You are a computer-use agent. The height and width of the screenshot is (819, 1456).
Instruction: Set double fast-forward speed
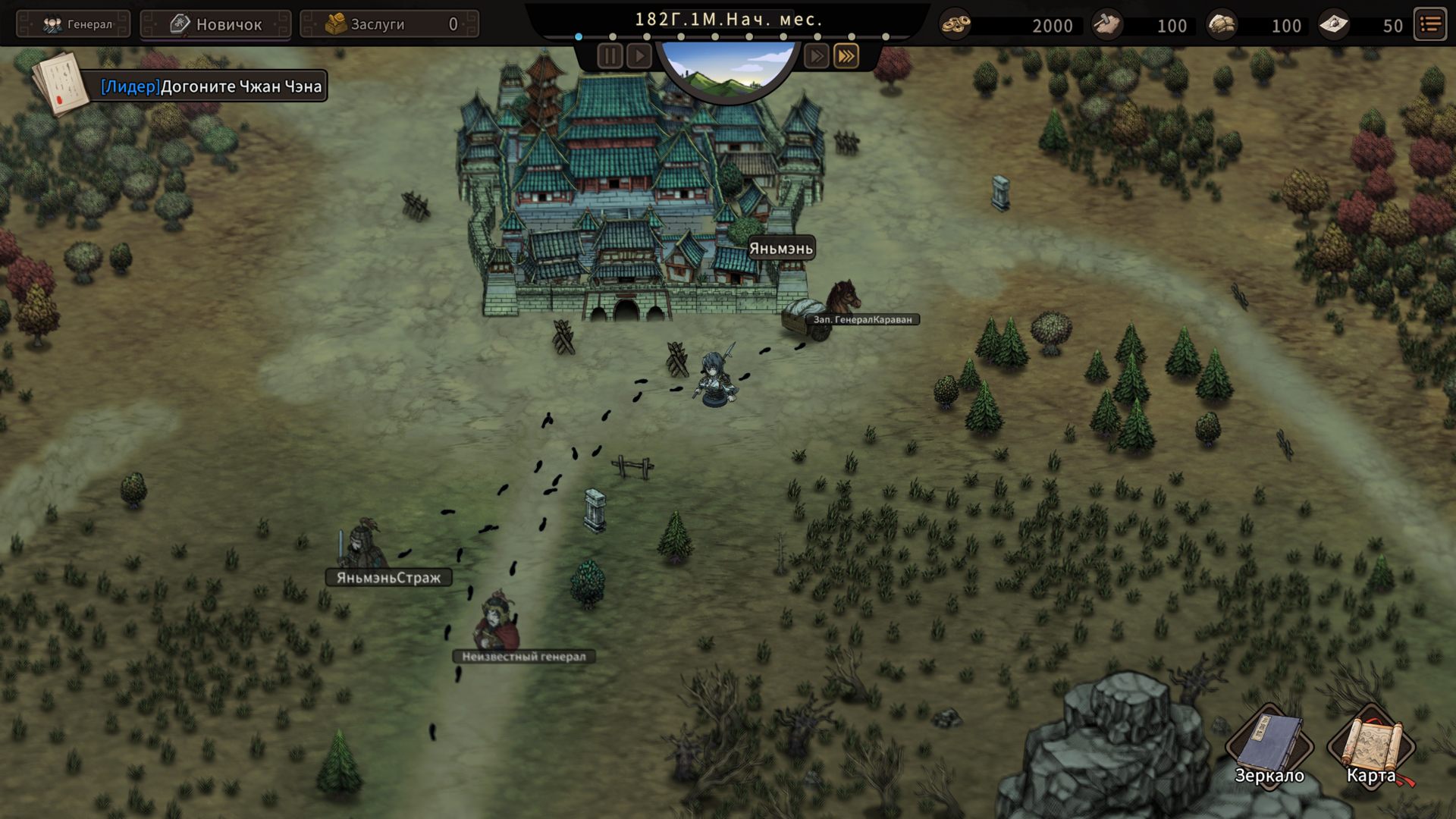816,56
